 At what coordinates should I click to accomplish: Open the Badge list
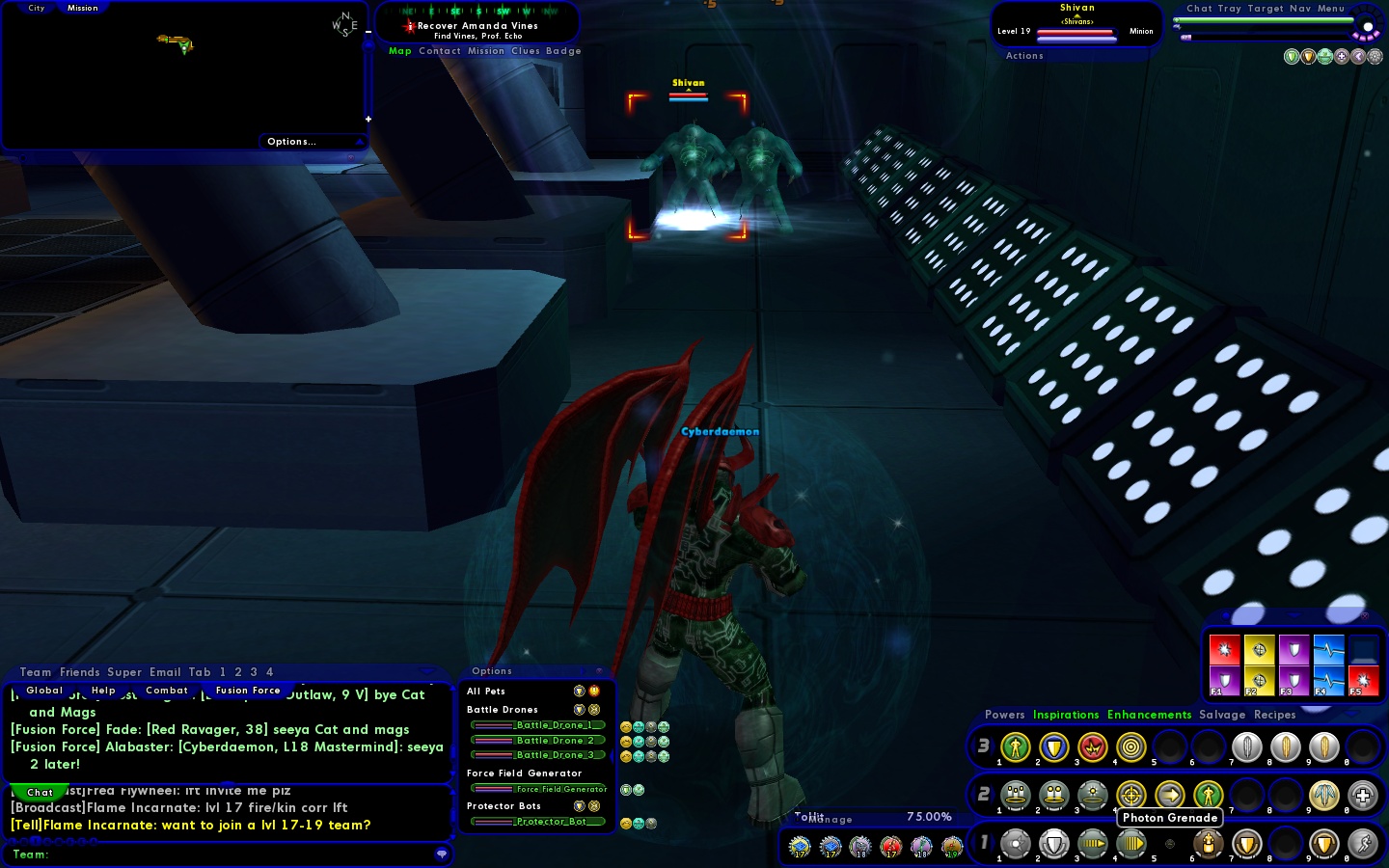point(563,51)
